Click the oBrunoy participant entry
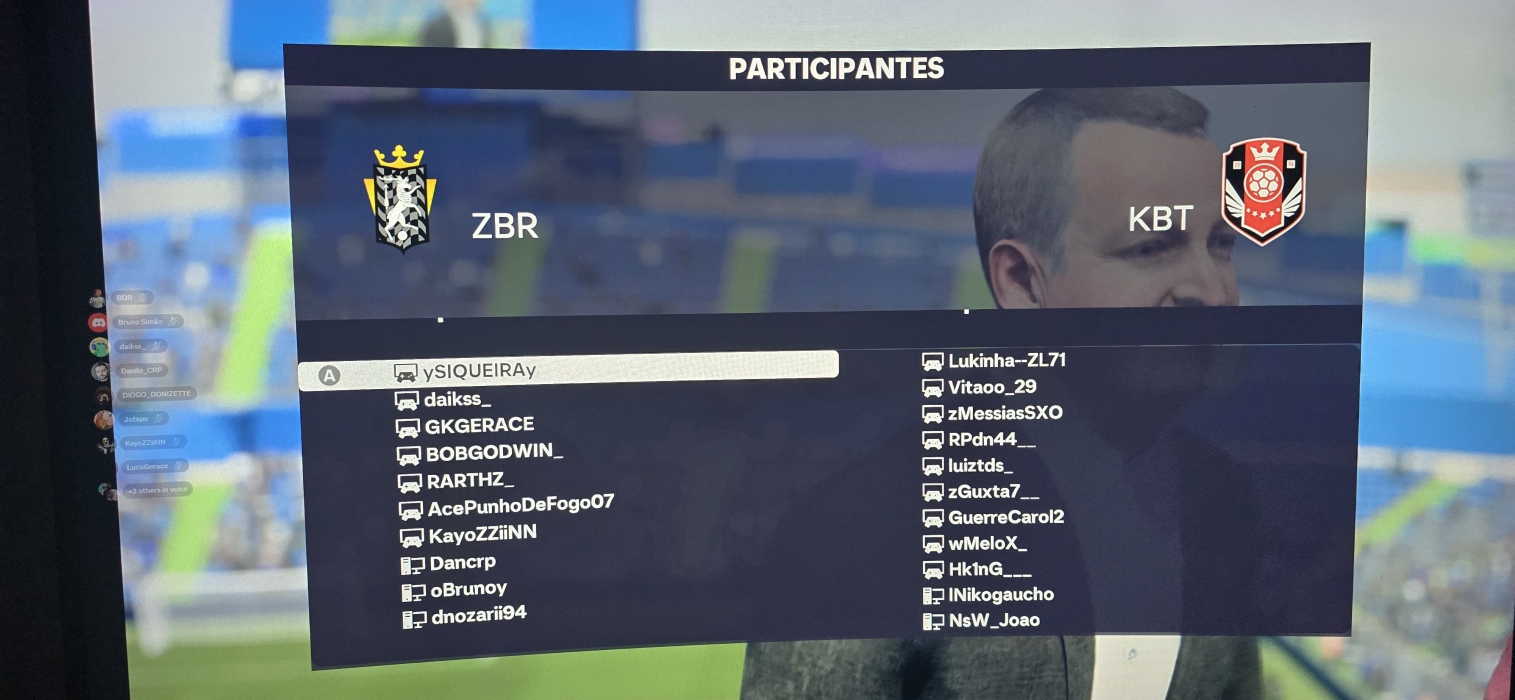This screenshot has width=1515, height=700. pos(468,590)
